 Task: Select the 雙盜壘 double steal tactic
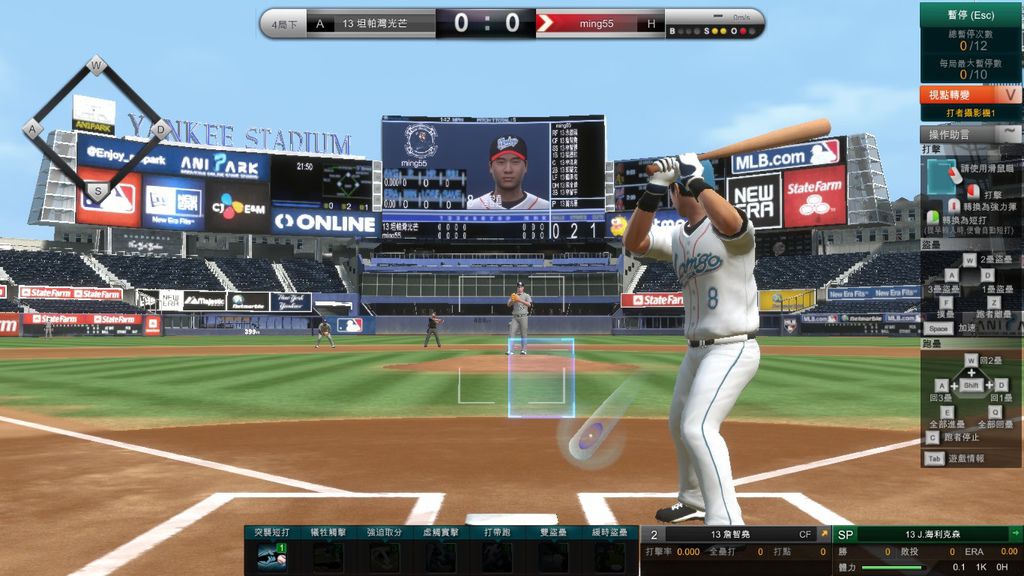coord(552,556)
